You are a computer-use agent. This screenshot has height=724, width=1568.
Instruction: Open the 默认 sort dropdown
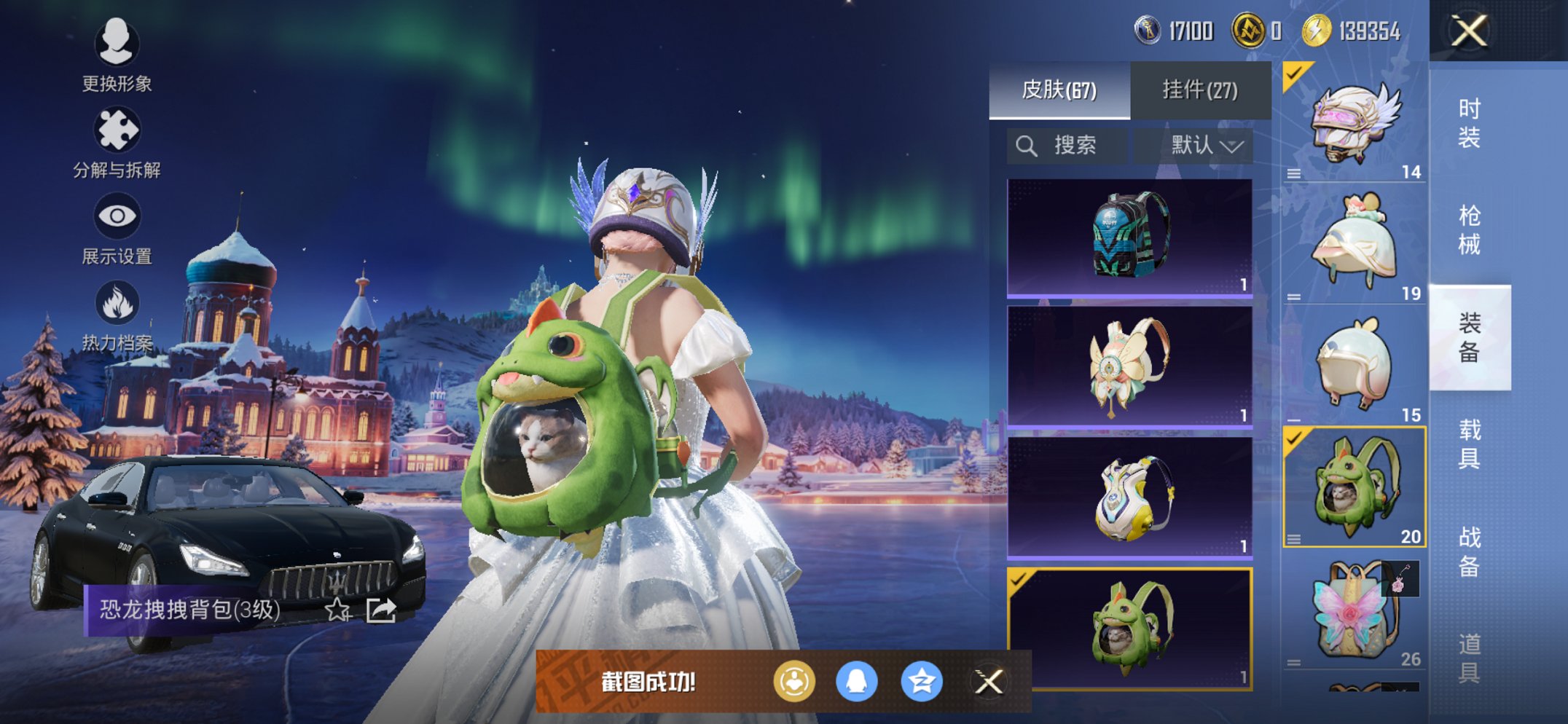coord(1206,146)
